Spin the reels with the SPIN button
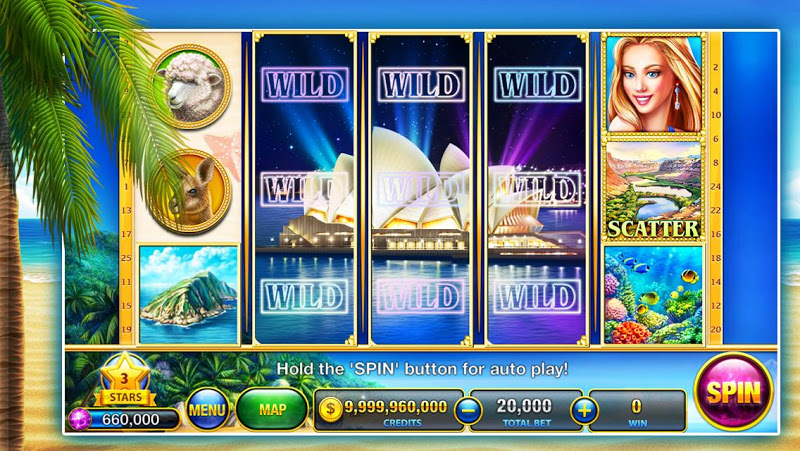 click(x=733, y=391)
